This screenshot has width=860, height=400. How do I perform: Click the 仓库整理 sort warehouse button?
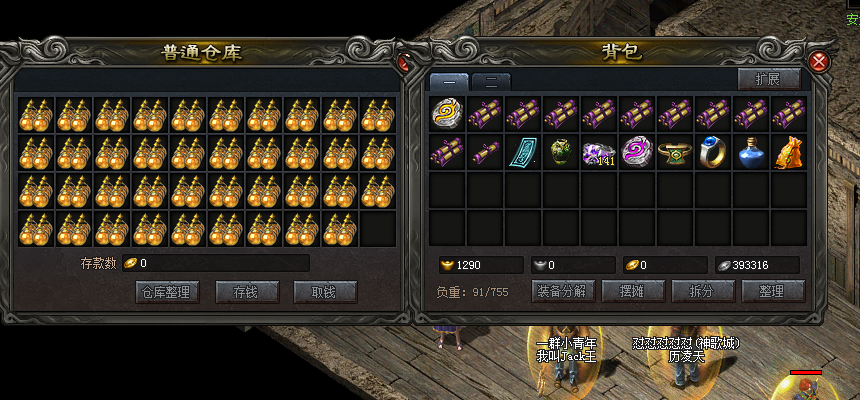[x=167, y=292]
